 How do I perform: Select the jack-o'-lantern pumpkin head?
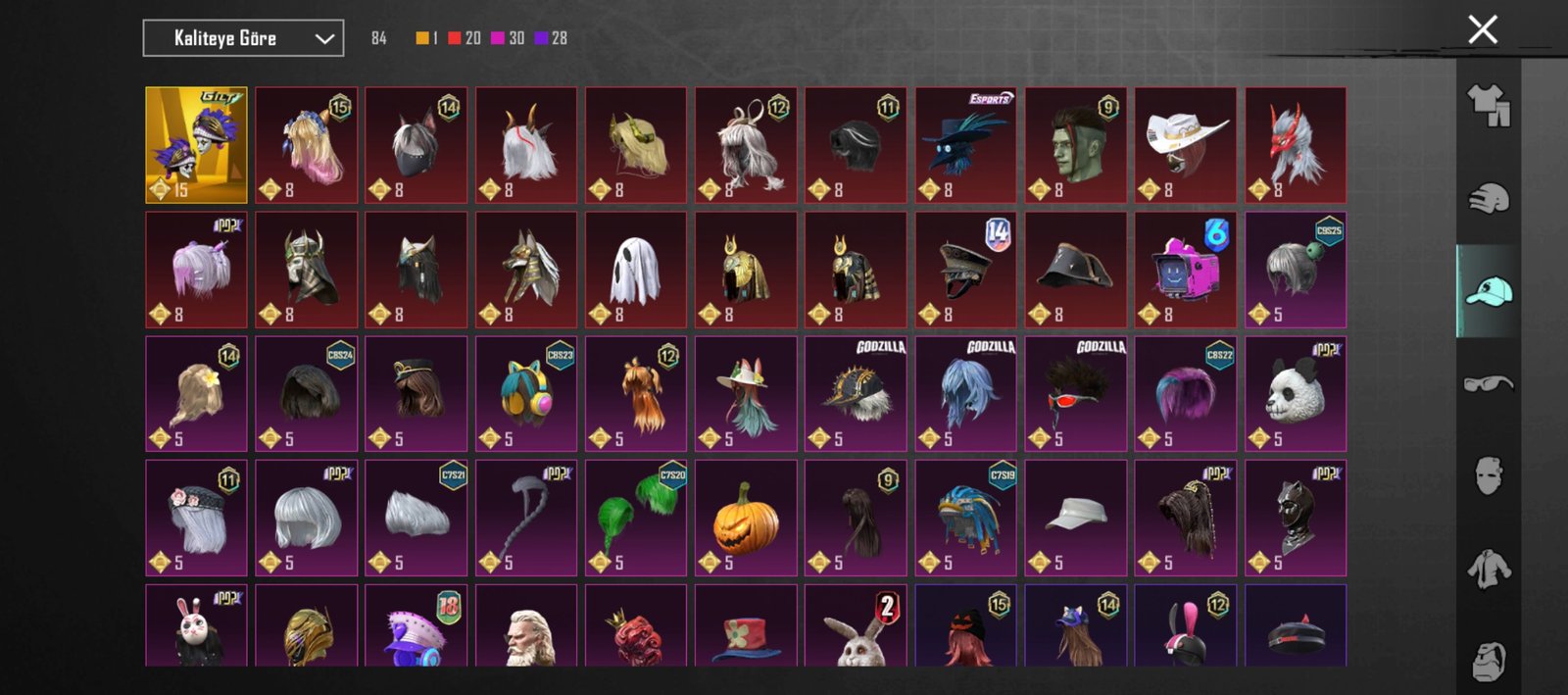coord(745,518)
